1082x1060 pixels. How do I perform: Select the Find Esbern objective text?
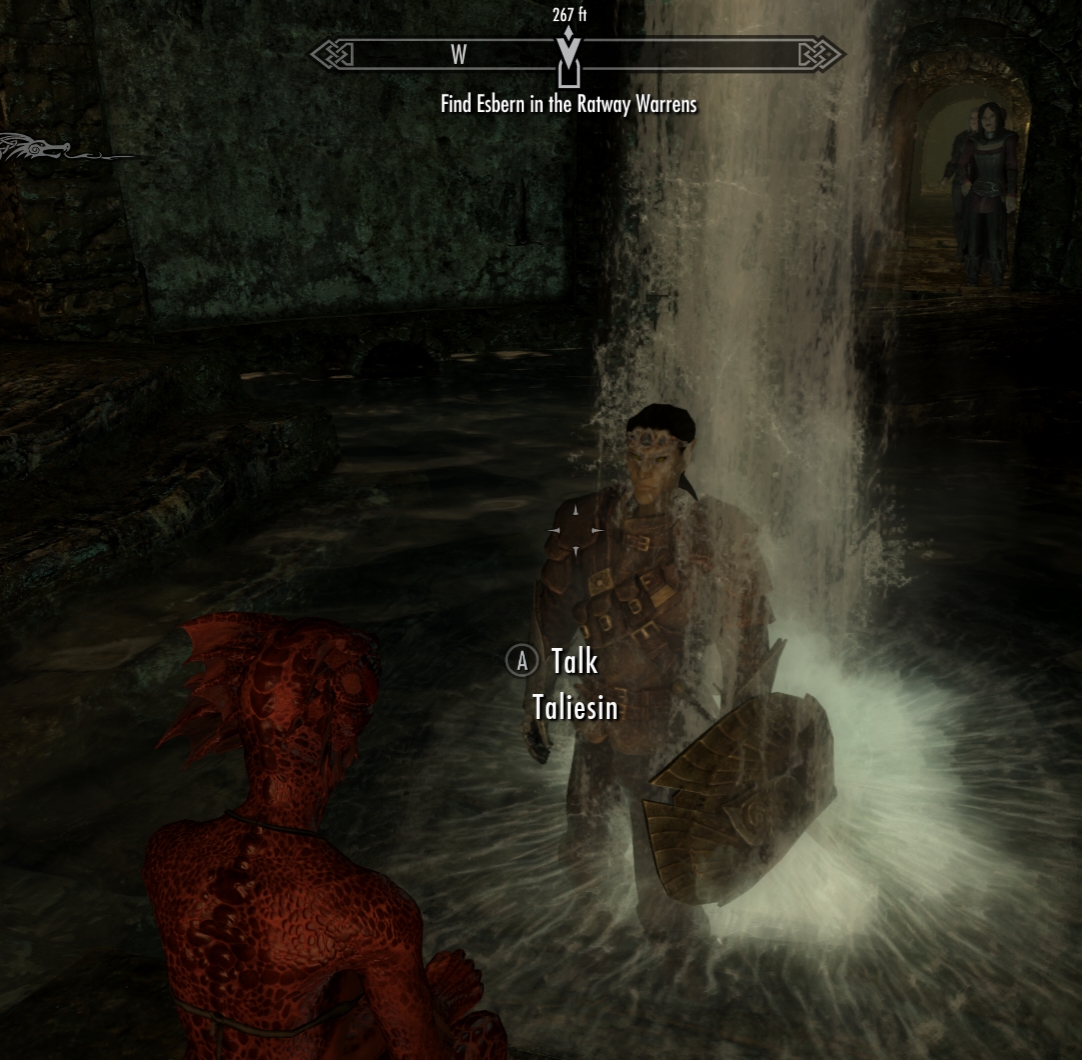568,103
